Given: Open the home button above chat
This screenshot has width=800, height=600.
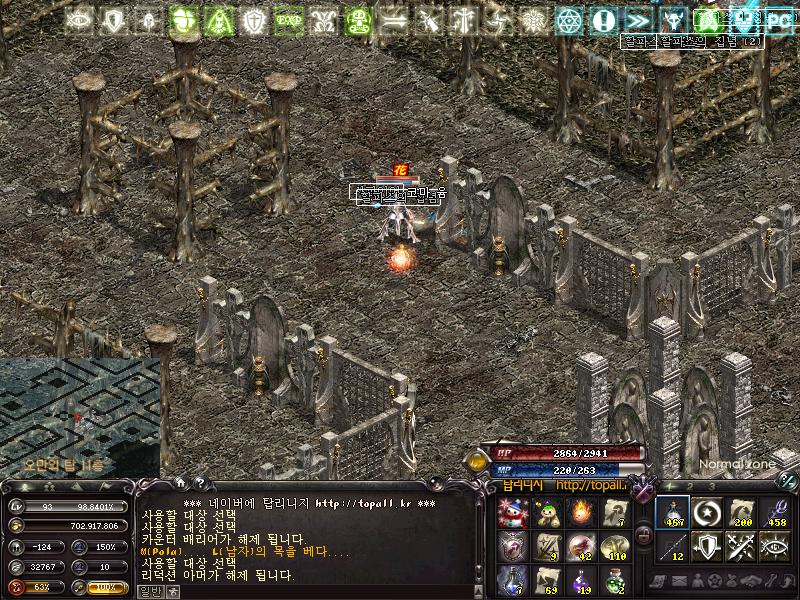Looking at the screenshot, I should (x=178, y=484).
